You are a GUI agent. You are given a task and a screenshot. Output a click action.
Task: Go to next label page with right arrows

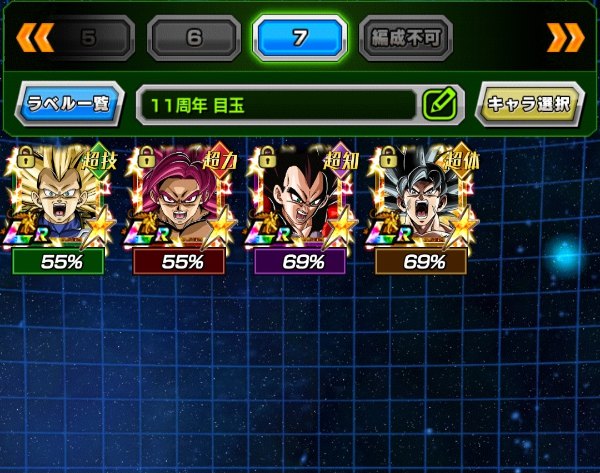click(x=561, y=38)
